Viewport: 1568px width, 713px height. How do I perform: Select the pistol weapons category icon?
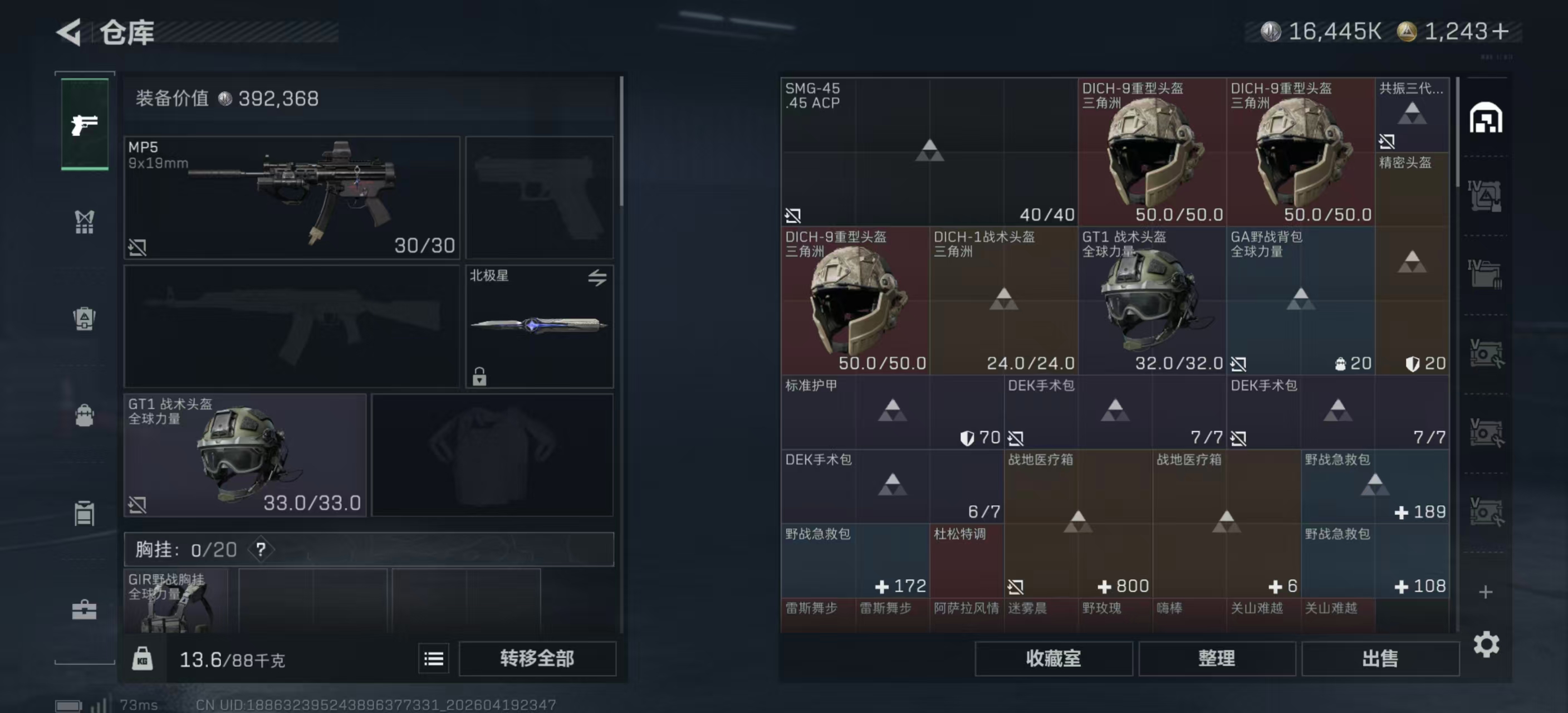coord(84,123)
